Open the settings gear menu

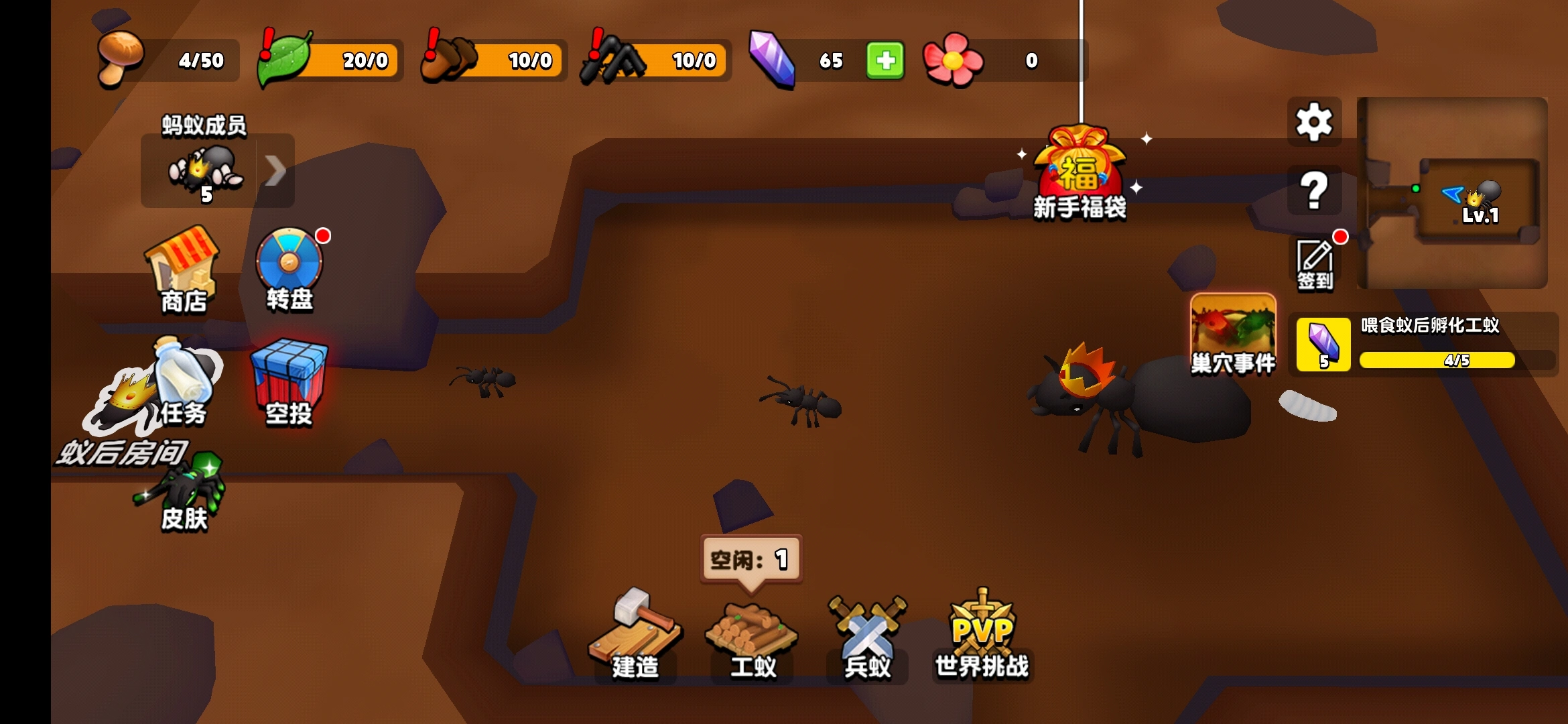(1314, 123)
